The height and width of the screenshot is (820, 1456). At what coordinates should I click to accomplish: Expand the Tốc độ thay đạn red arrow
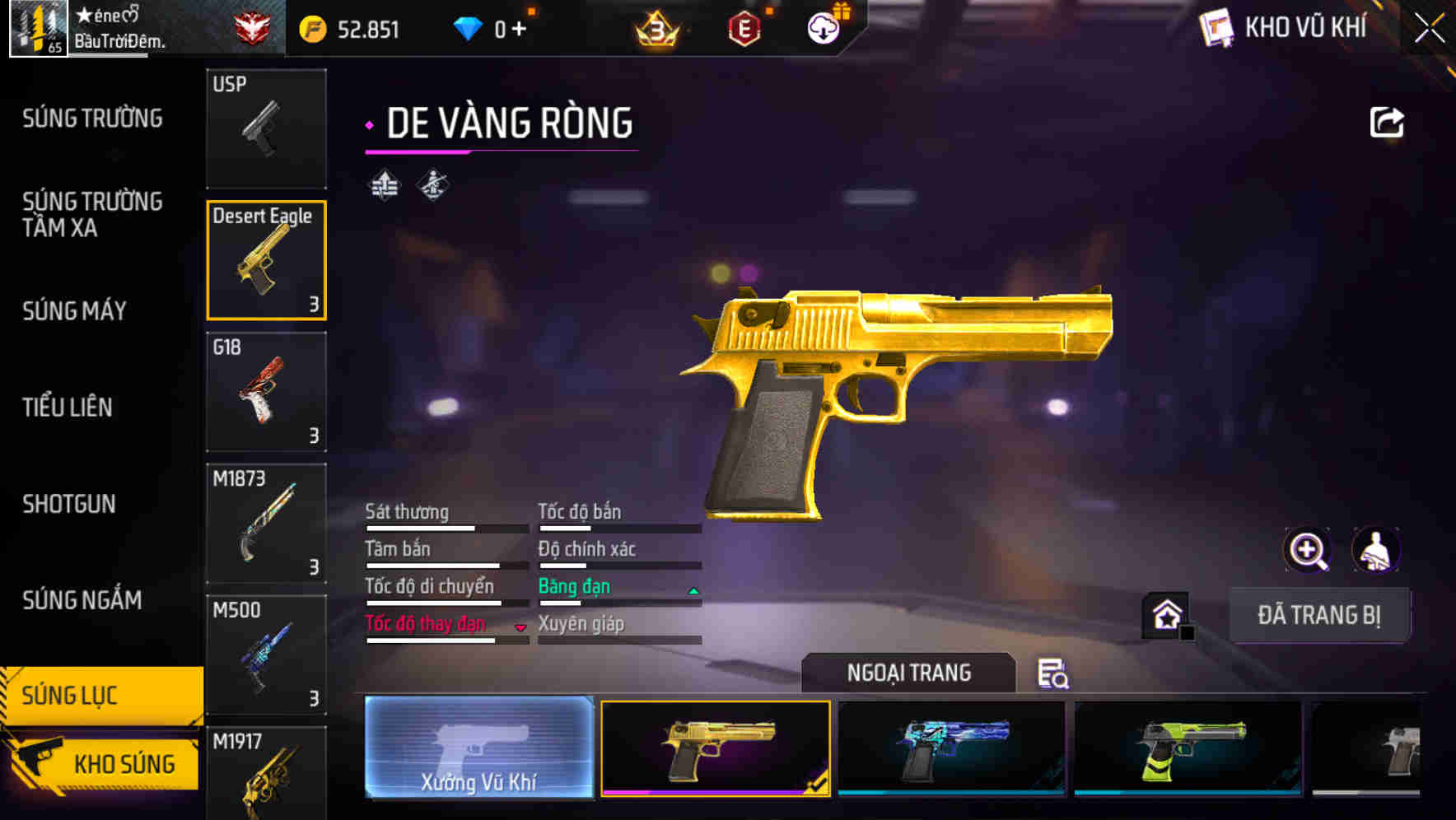[521, 627]
